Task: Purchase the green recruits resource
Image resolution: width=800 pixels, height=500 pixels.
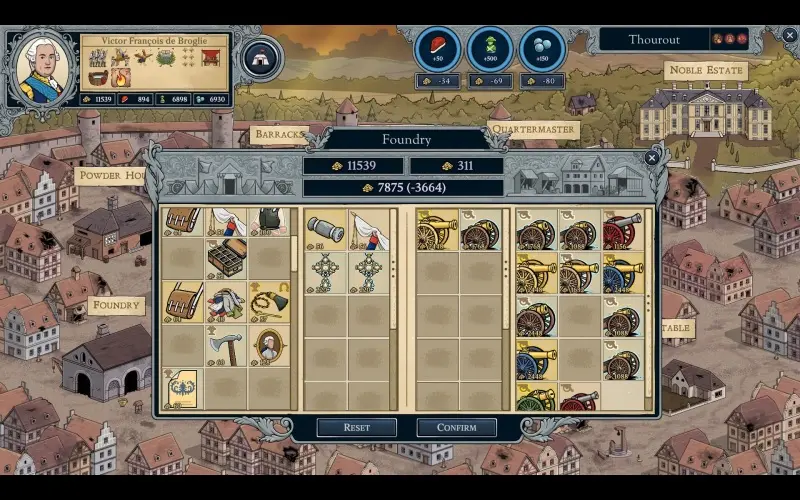Action: pyautogui.click(x=490, y=48)
